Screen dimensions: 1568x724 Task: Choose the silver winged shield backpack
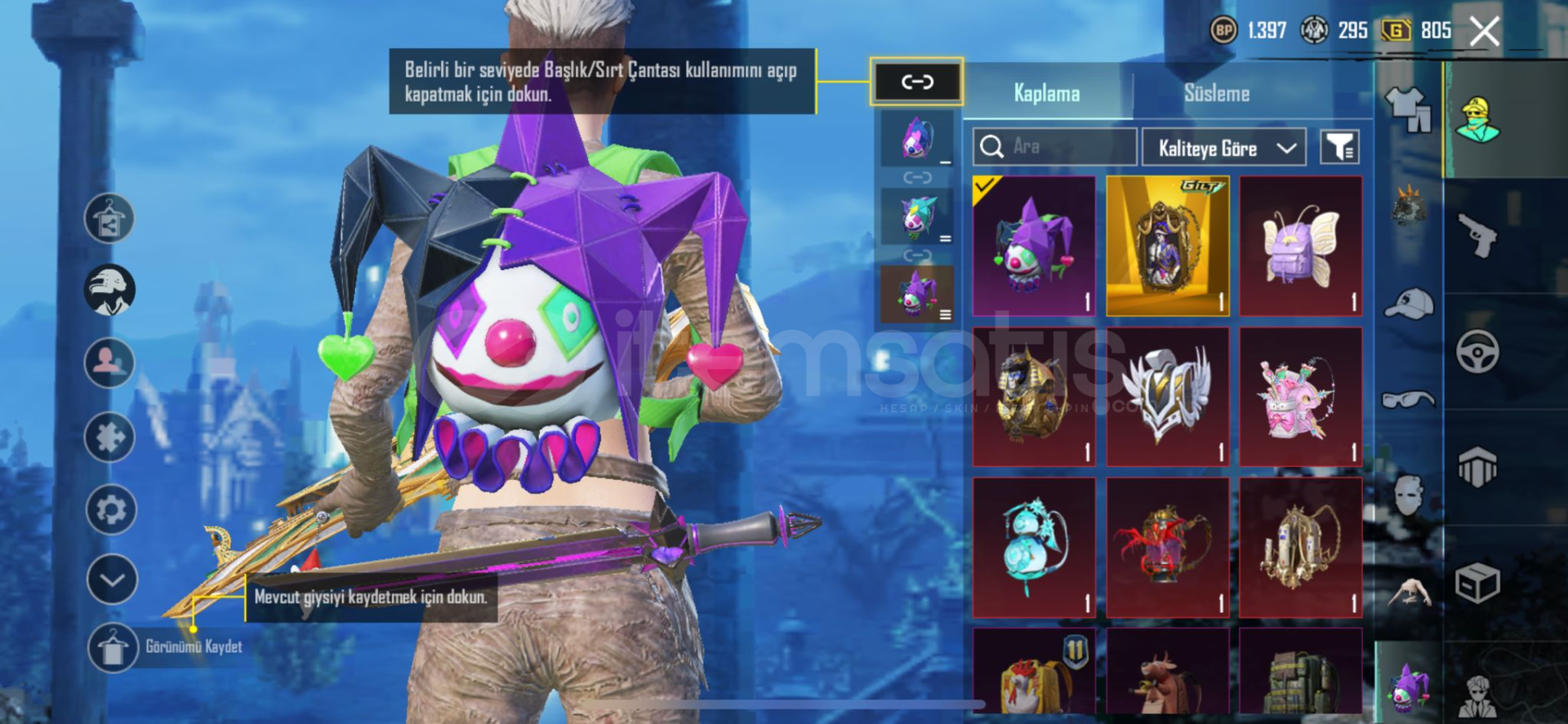1167,397
